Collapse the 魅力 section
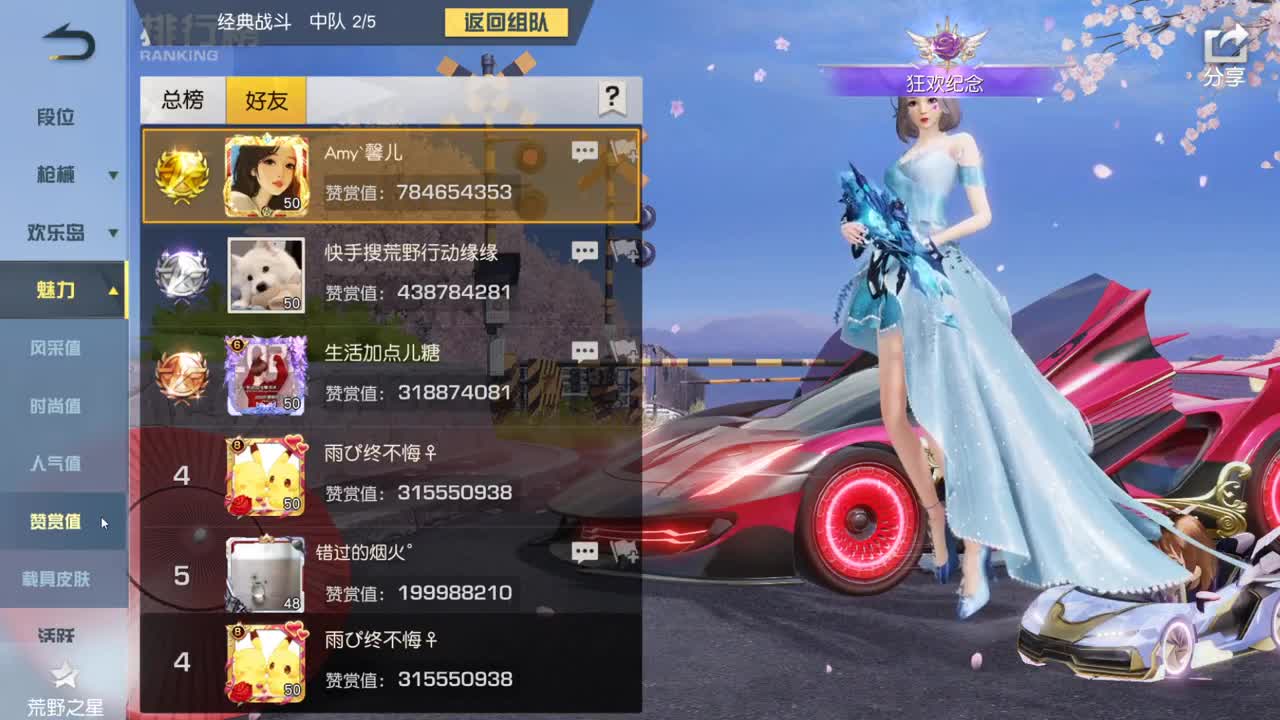Image resolution: width=1280 pixels, height=720 pixels. click(x=62, y=290)
